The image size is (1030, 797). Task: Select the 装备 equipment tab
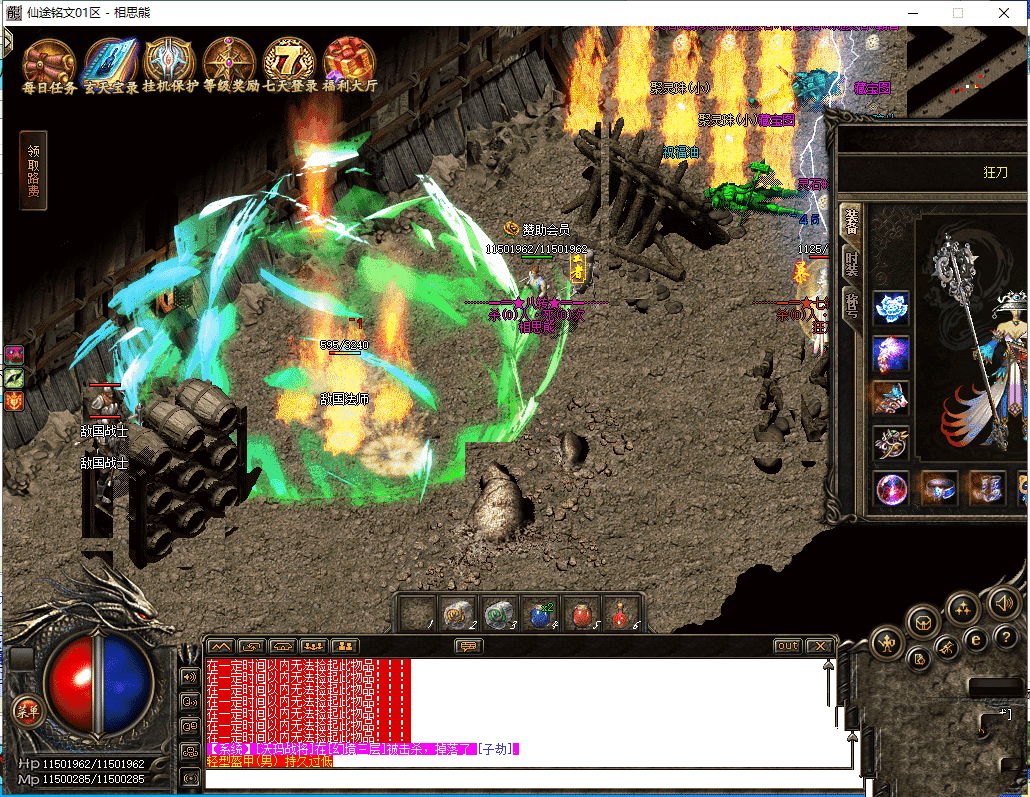pos(851,220)
